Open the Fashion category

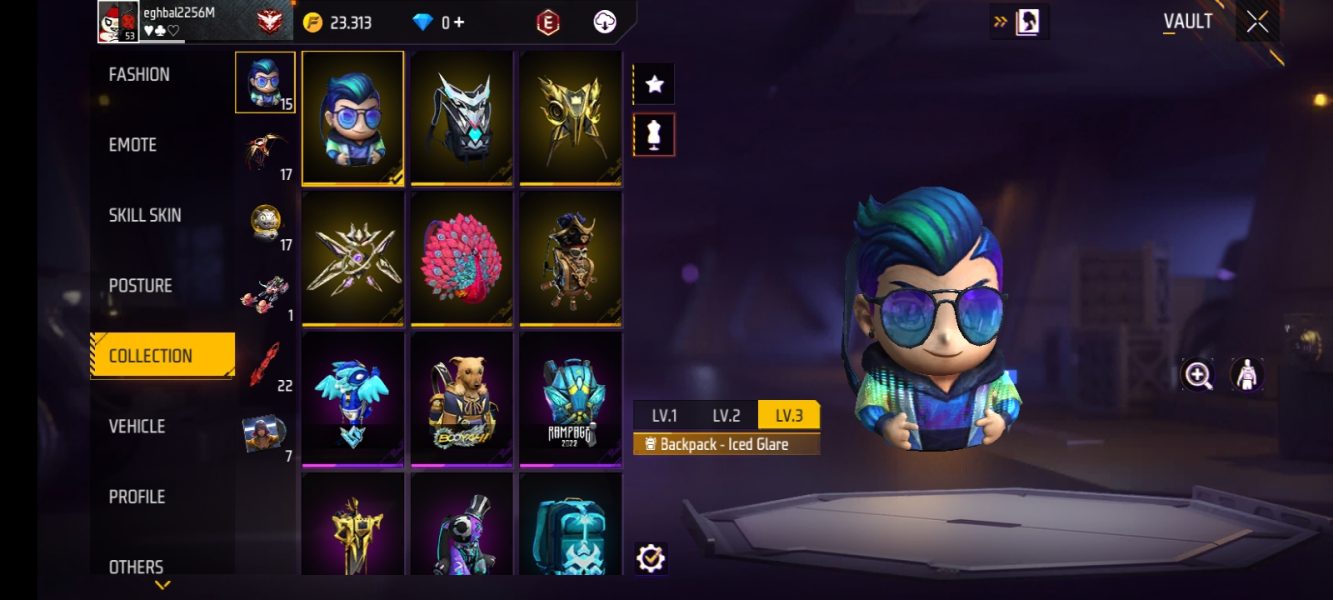pos(139,75)
